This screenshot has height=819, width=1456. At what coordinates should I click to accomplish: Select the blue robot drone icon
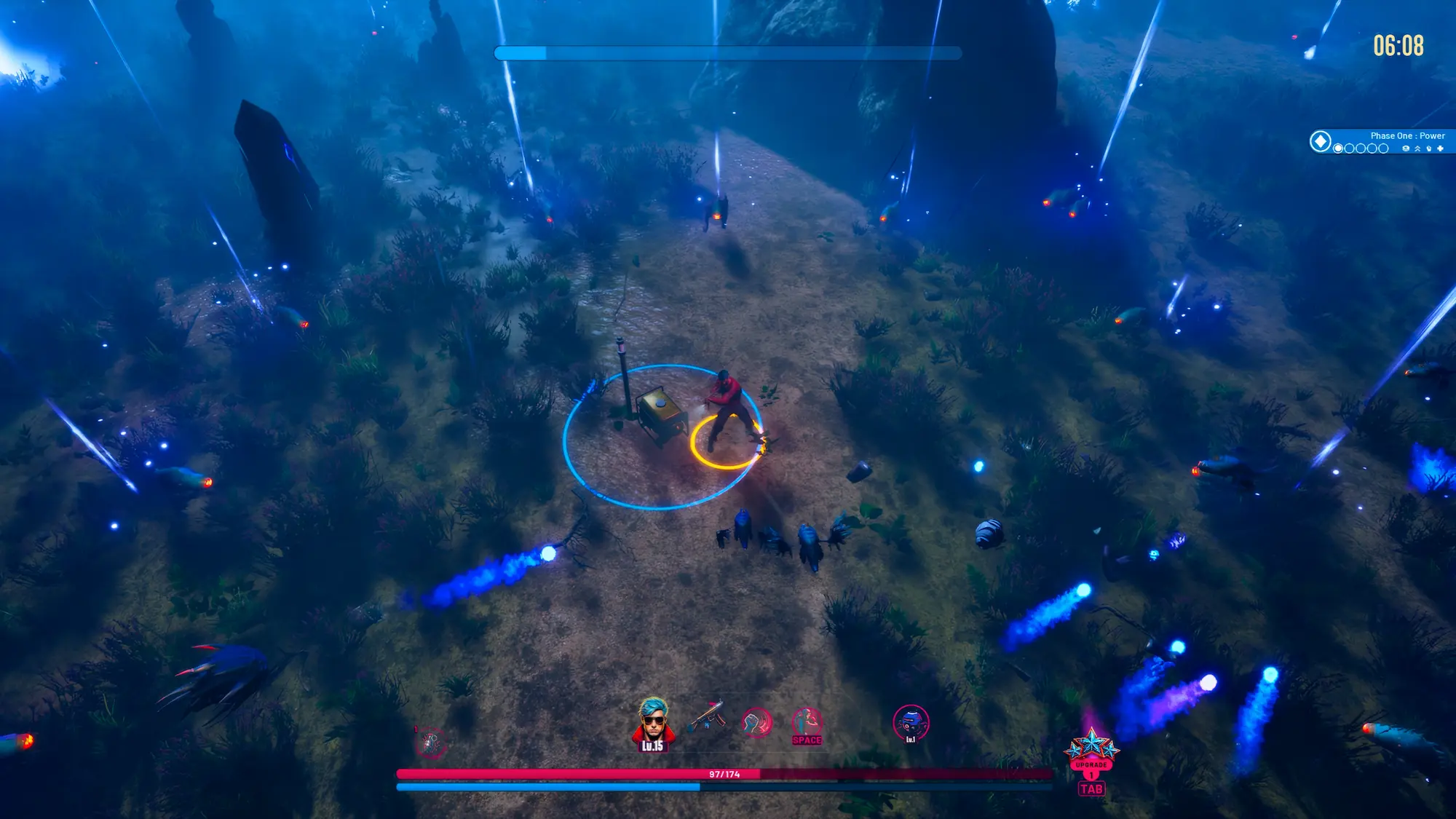tap(910, 722)
